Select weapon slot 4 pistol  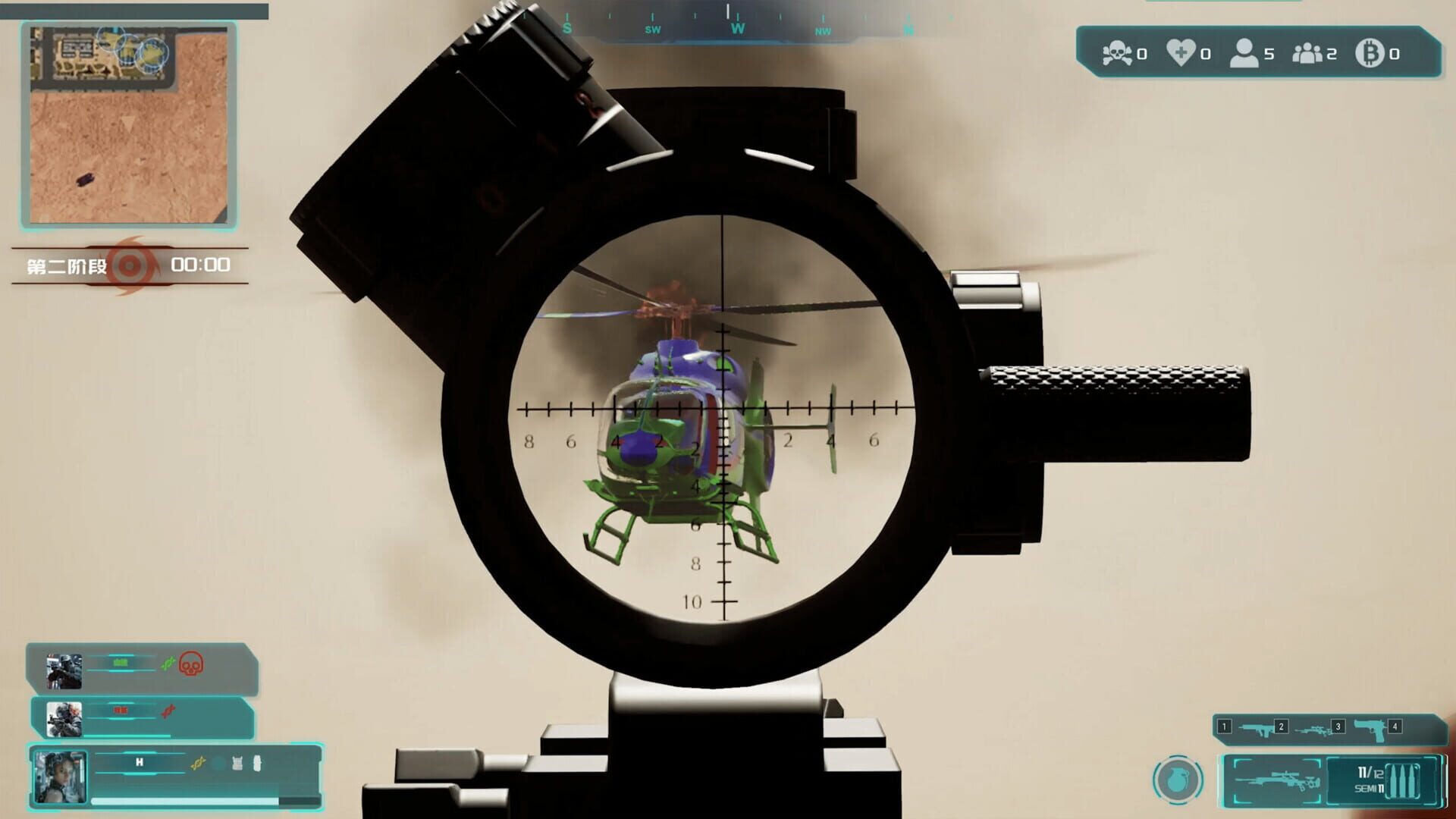point(1370,731)
